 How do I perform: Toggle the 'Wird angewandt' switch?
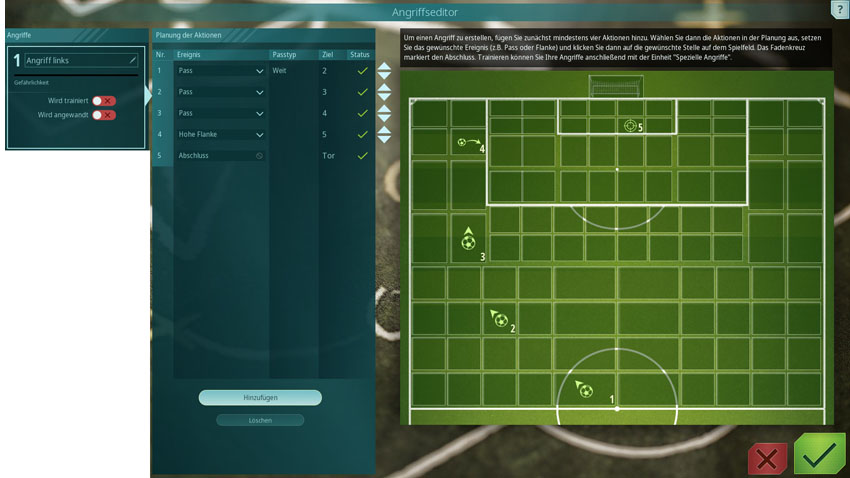click(104, 115)
